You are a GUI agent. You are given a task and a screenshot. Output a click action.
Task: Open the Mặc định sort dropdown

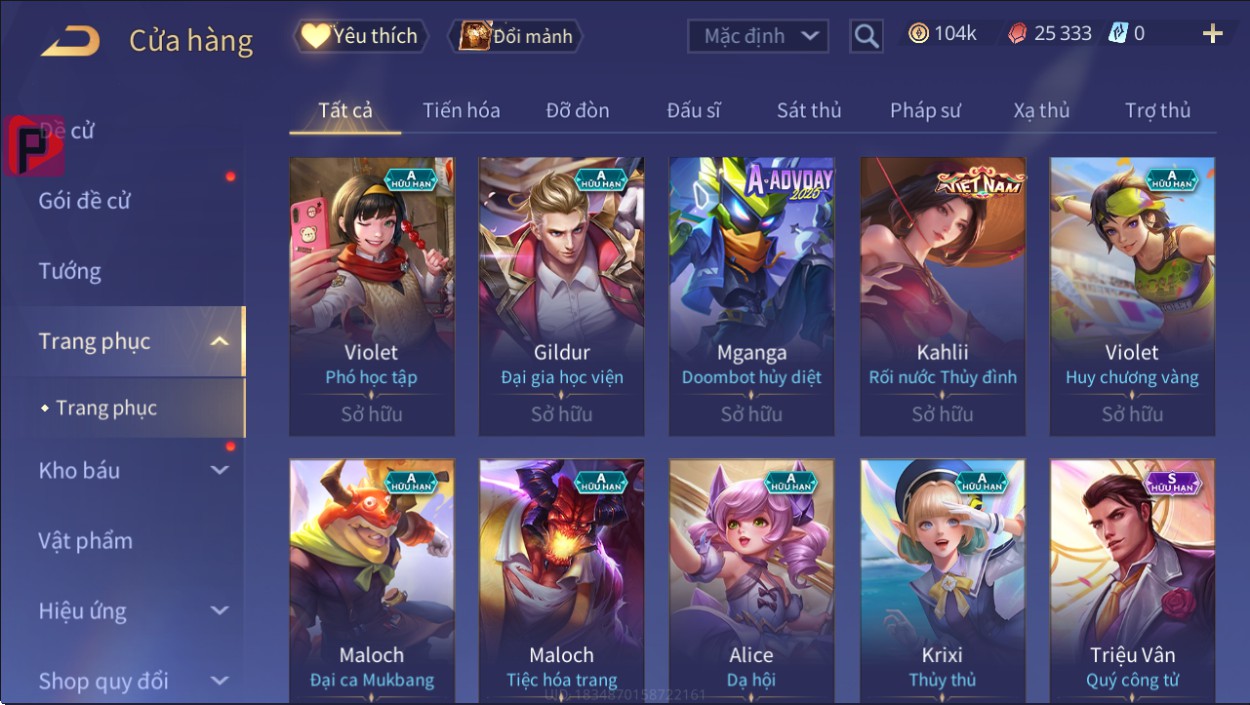[x=759, y=37]
